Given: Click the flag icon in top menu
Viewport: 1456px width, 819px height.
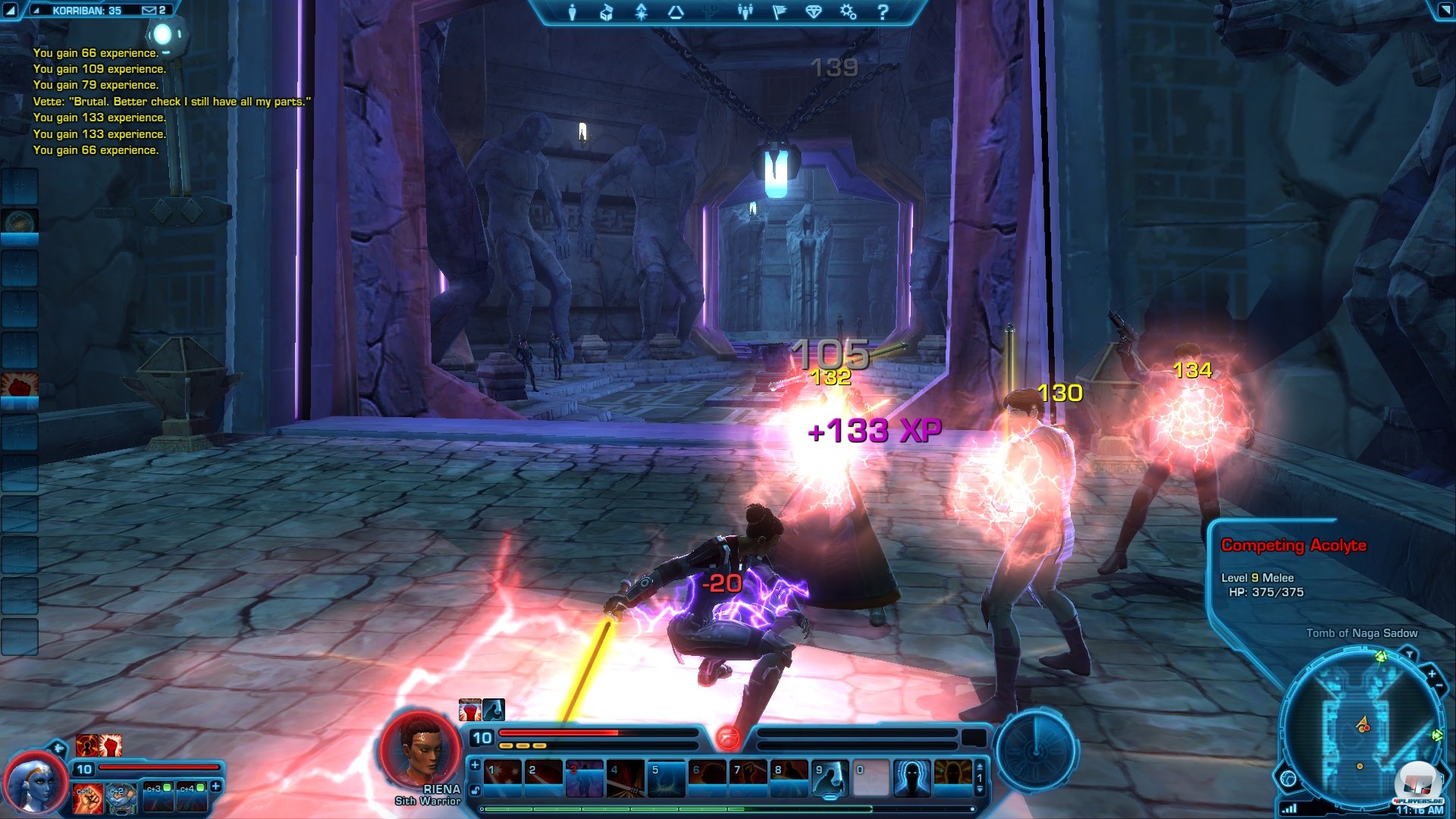Looking at the screenshot, I should pyautogui.click(x=779, y=12).
